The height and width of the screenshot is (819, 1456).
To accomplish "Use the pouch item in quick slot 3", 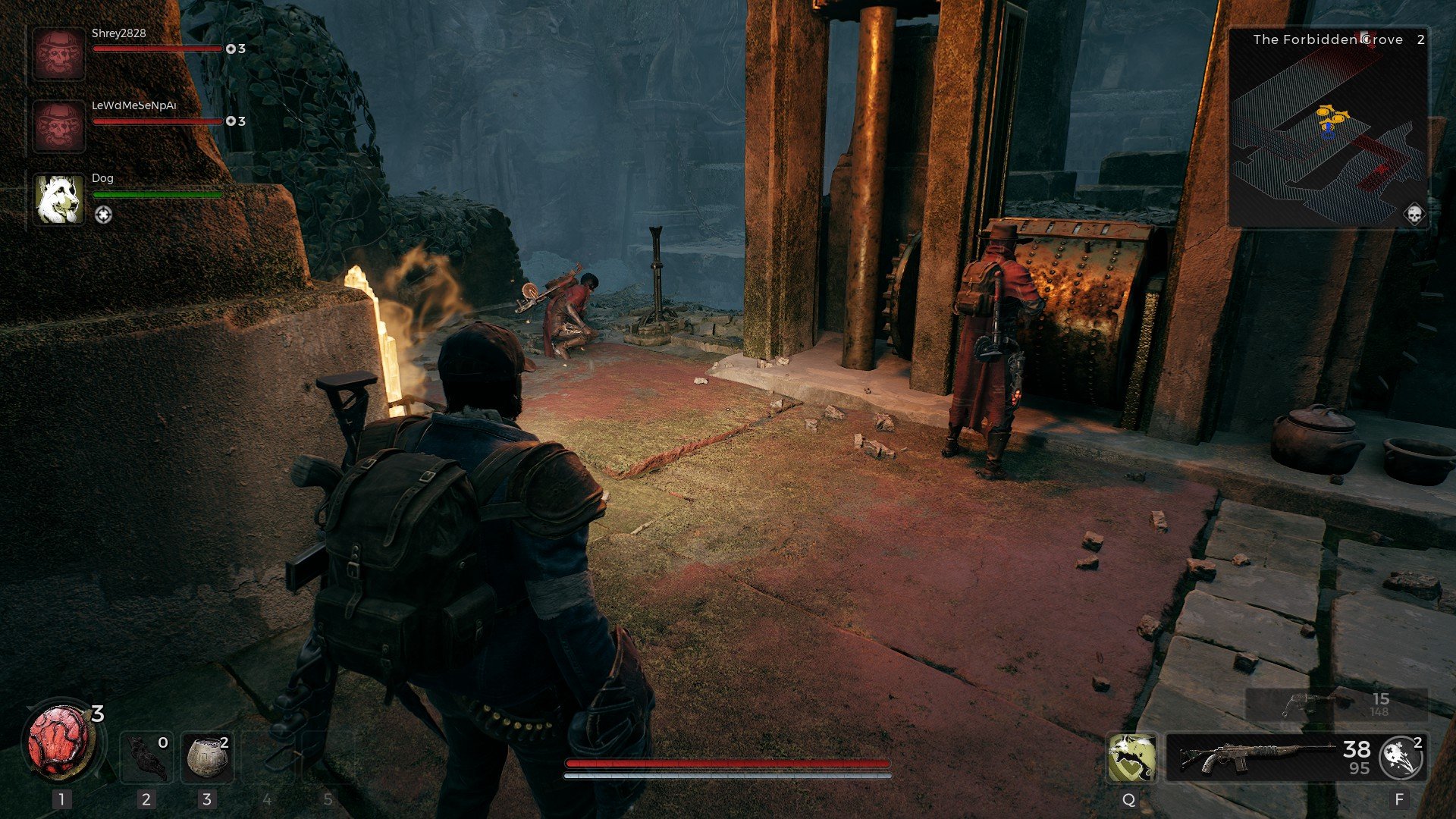I will [x=207, y=757].
